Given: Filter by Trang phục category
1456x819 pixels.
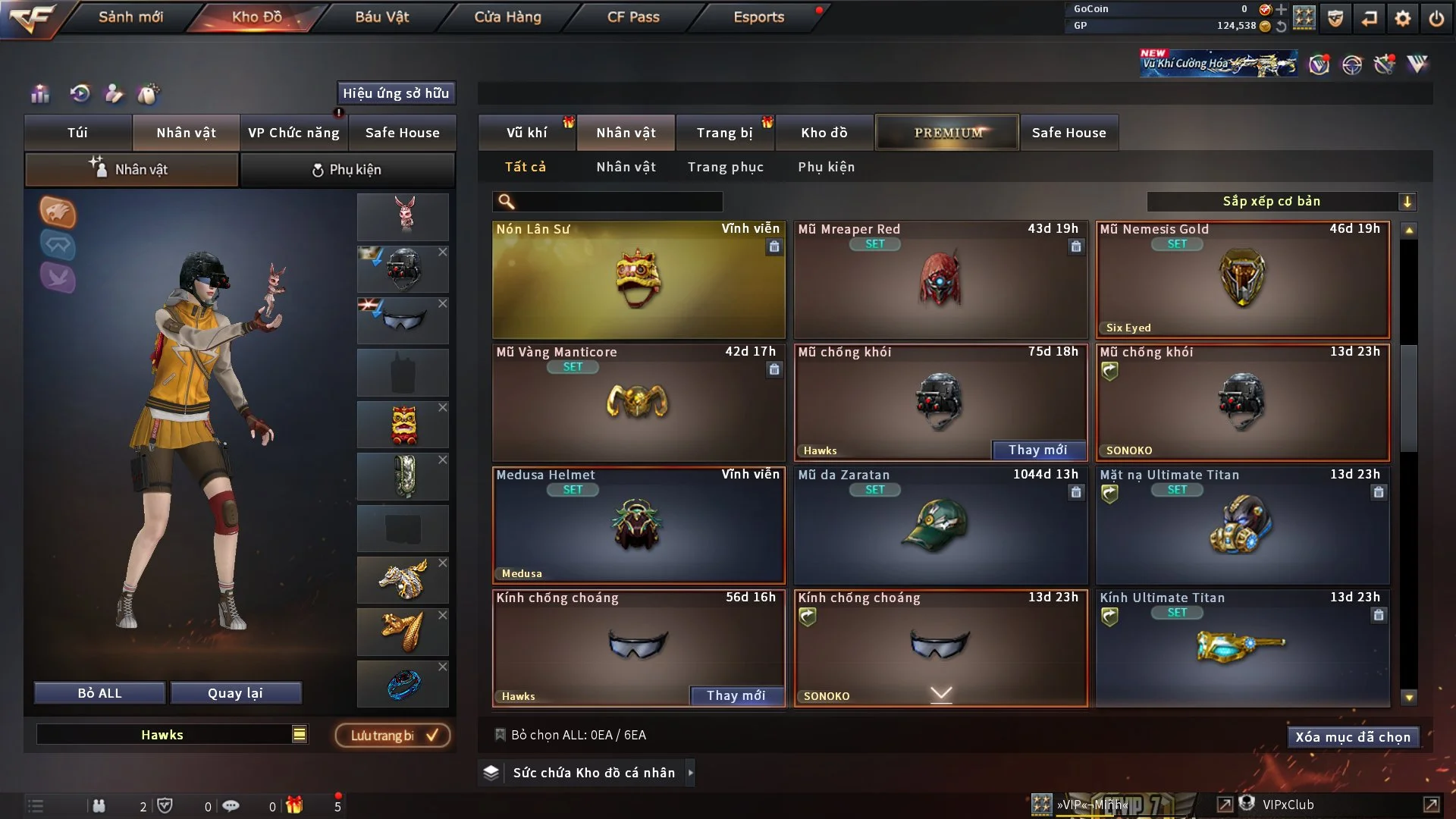Looking at the screenshot, I should [725, 167].
